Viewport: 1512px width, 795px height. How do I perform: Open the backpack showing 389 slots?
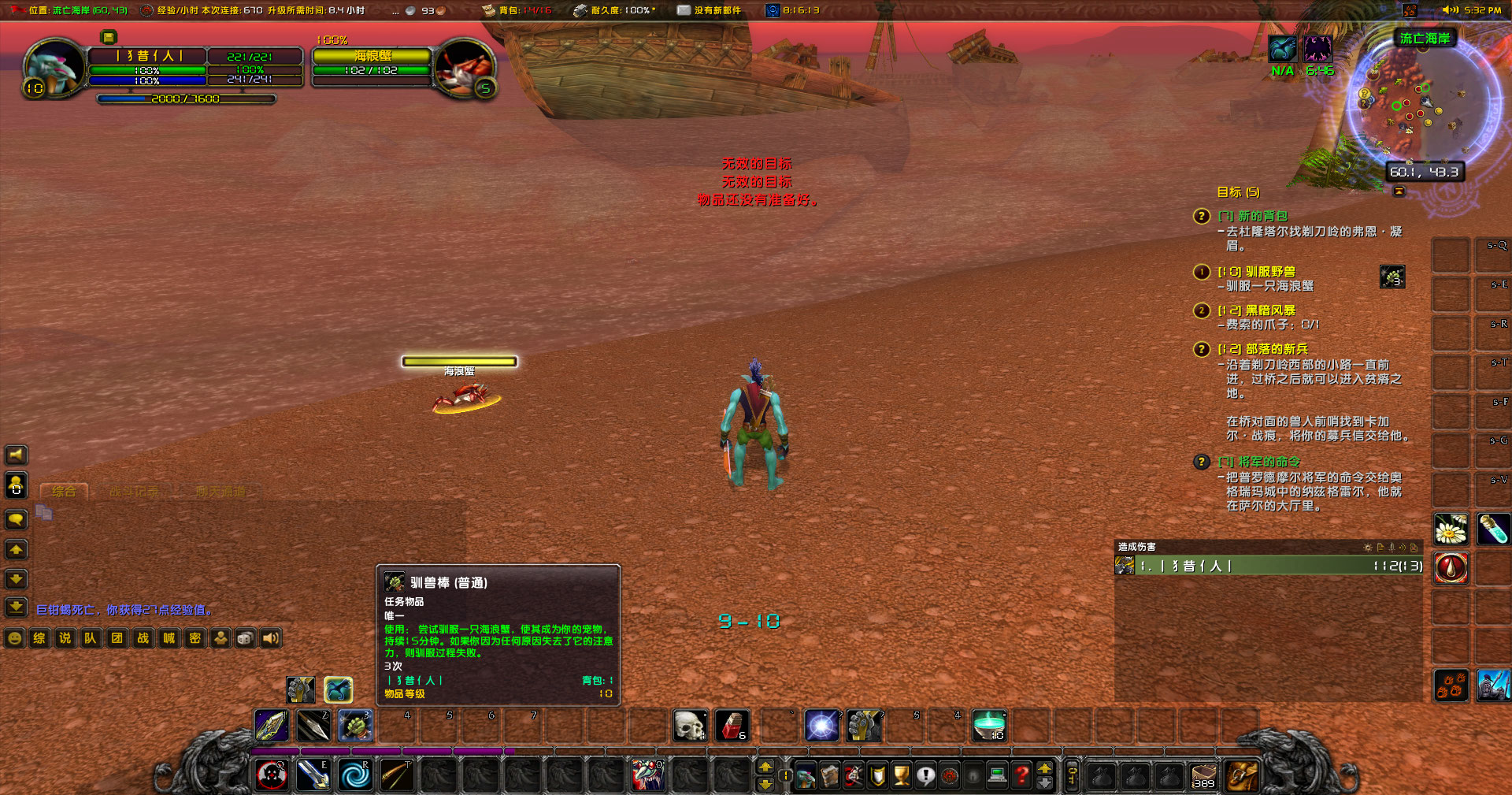pos(1205,776)
